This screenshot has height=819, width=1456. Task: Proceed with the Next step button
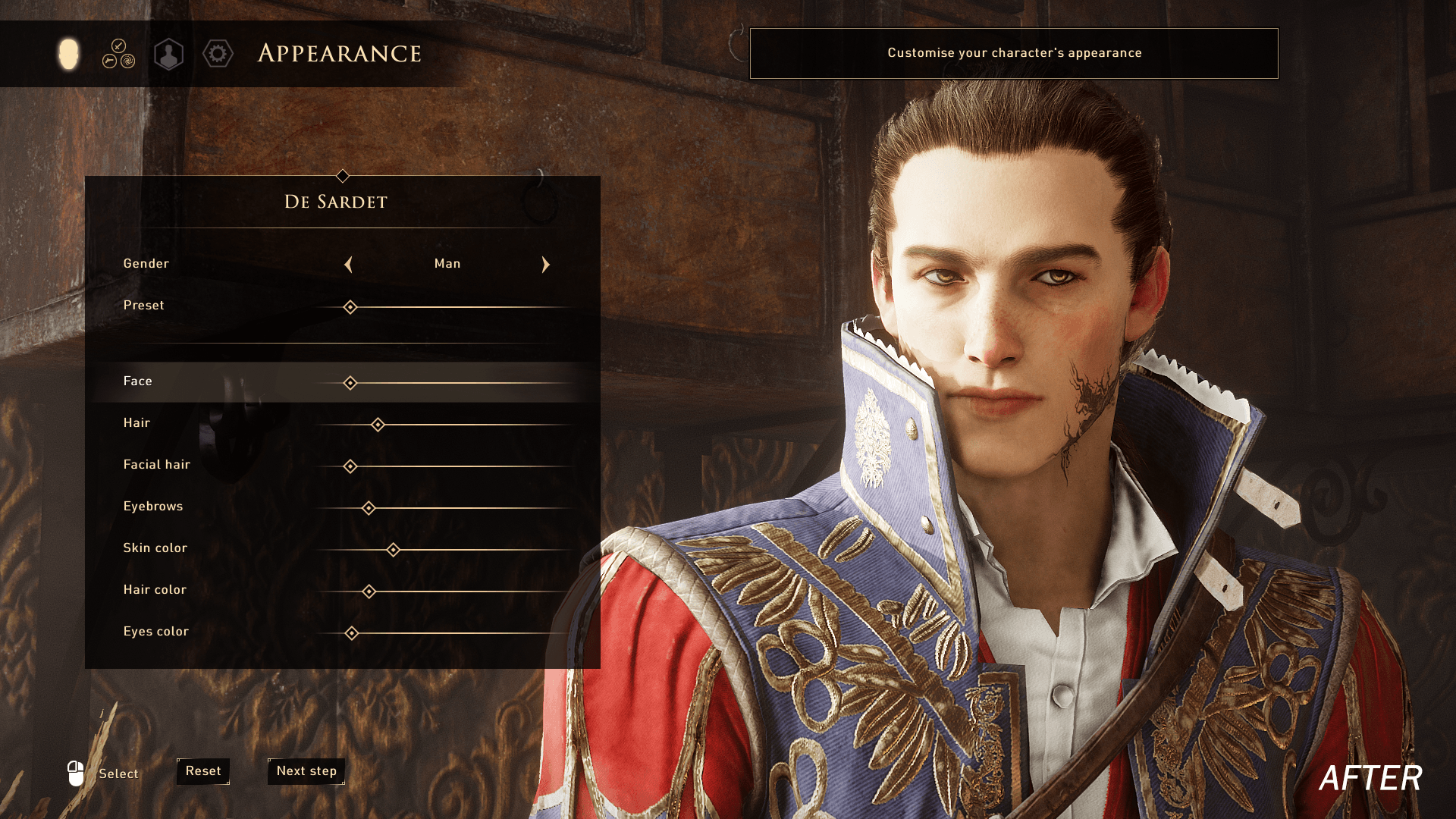click(x=306, y=771)
